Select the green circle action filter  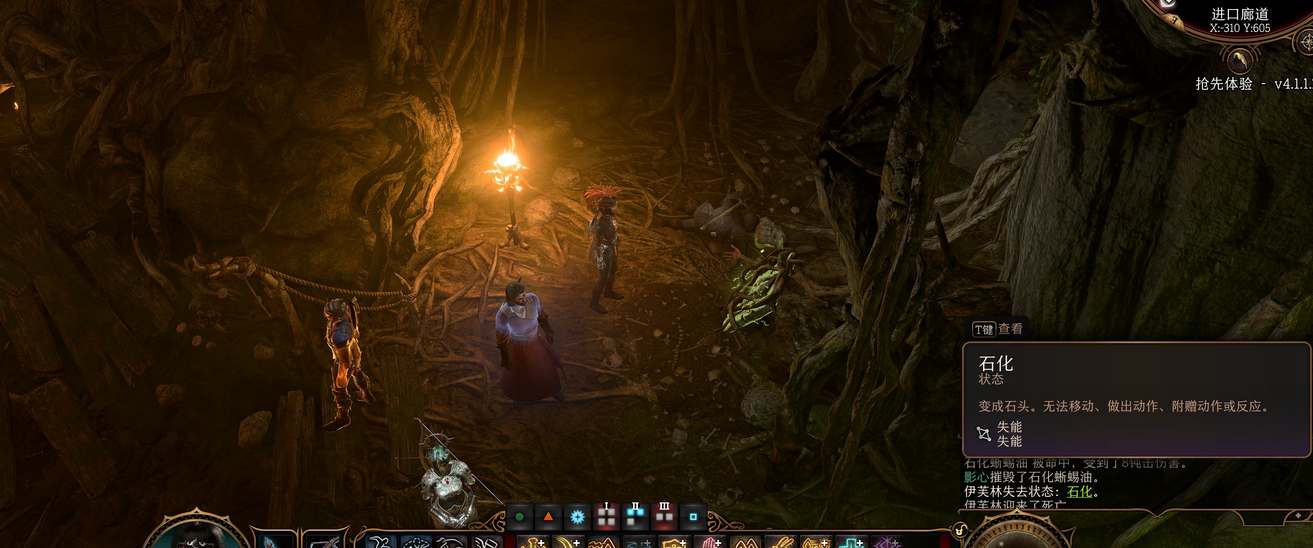click(520, 518)
